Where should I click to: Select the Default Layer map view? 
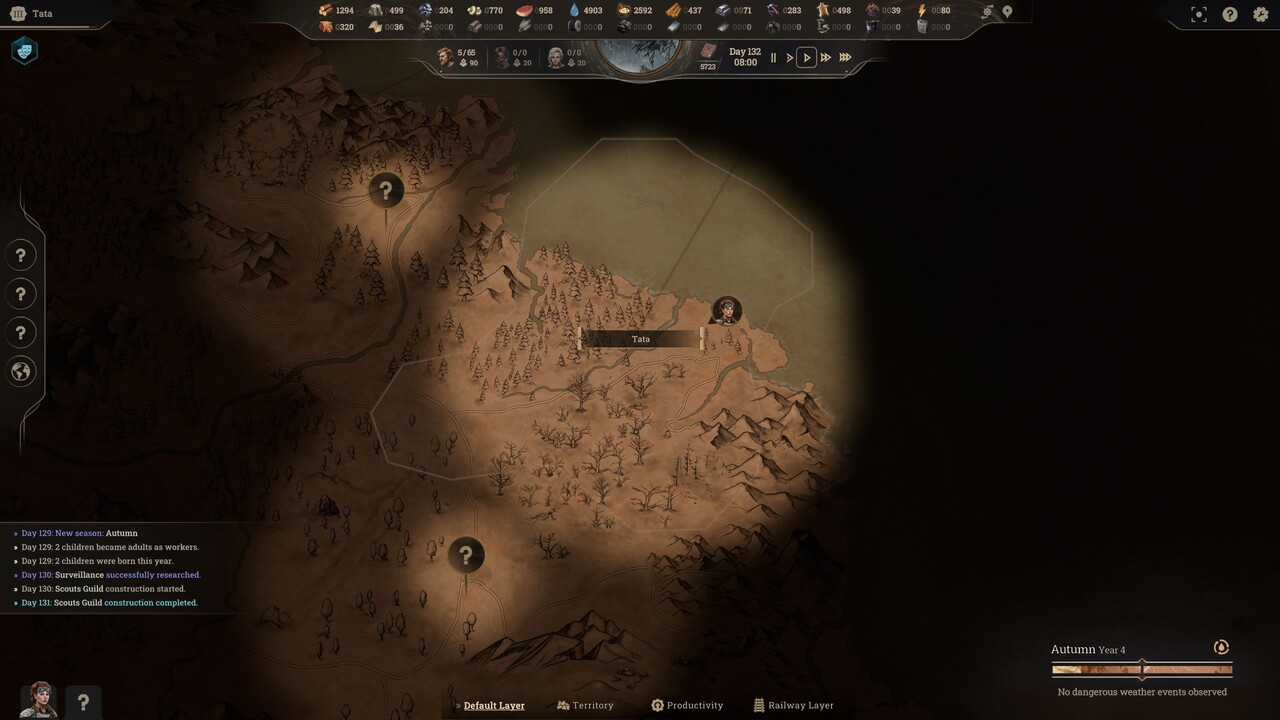[493, 705]
